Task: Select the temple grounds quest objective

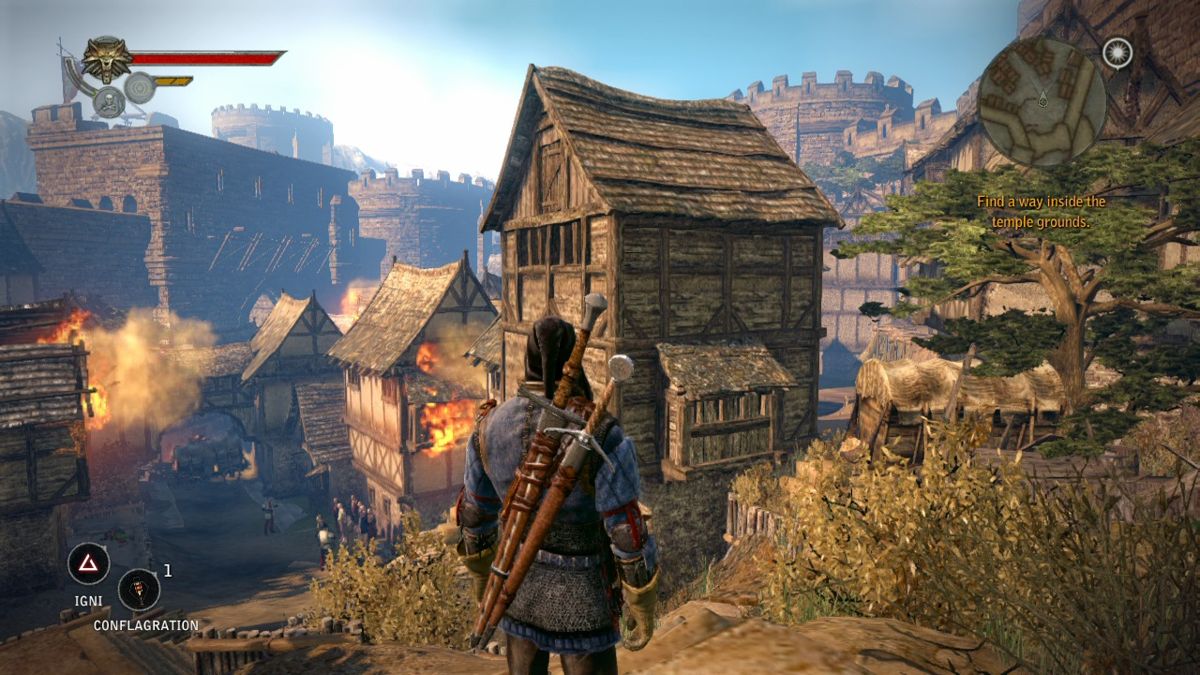Action: click(x=1041, y=211)
